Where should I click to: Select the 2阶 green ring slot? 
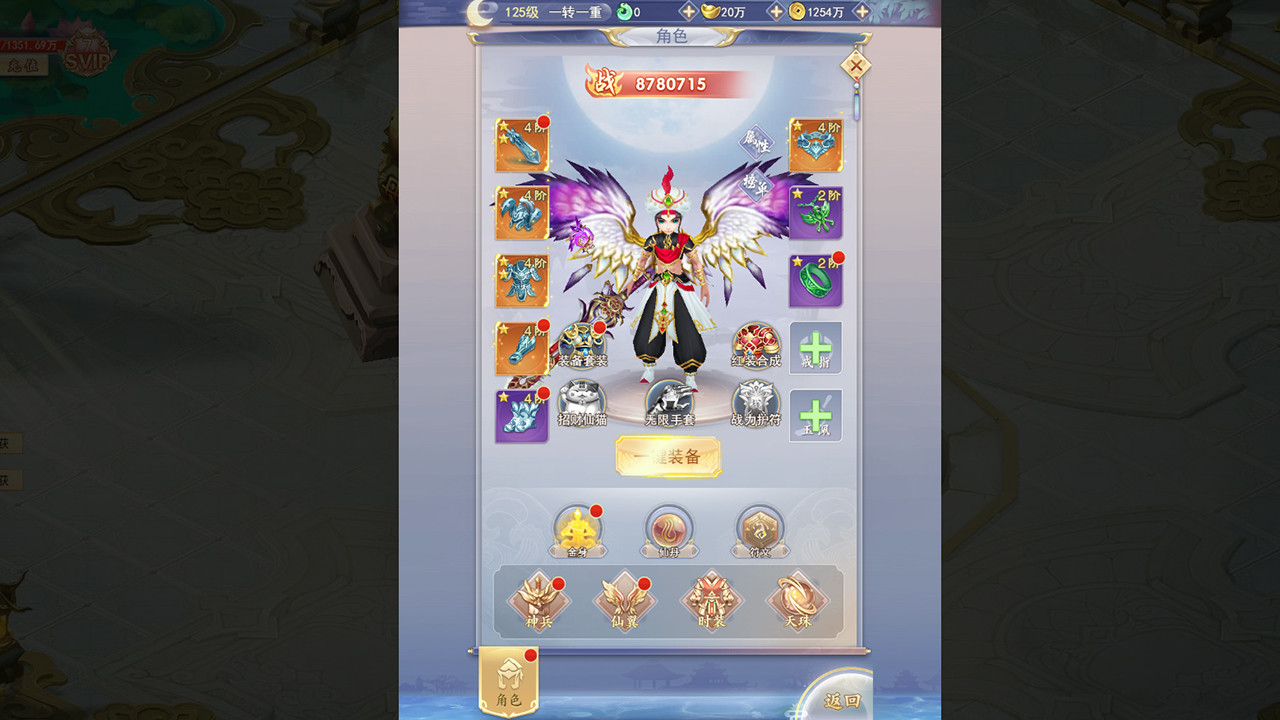[x=816, y=278]
